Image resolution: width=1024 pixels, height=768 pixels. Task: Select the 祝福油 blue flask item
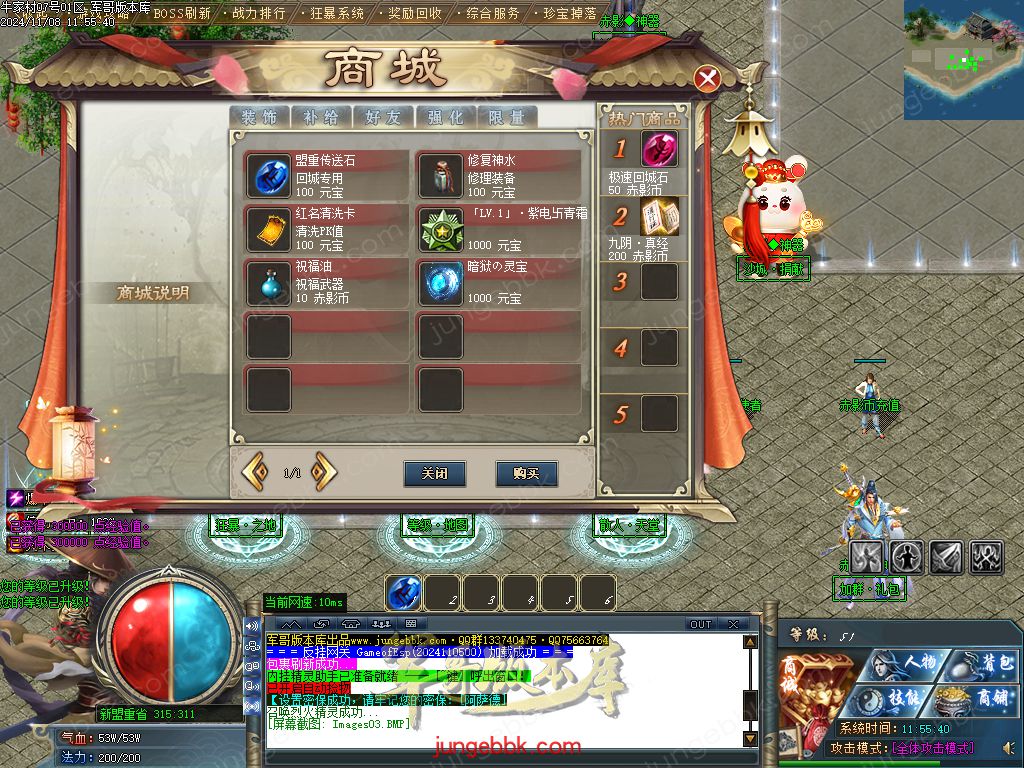coord(268,283)
